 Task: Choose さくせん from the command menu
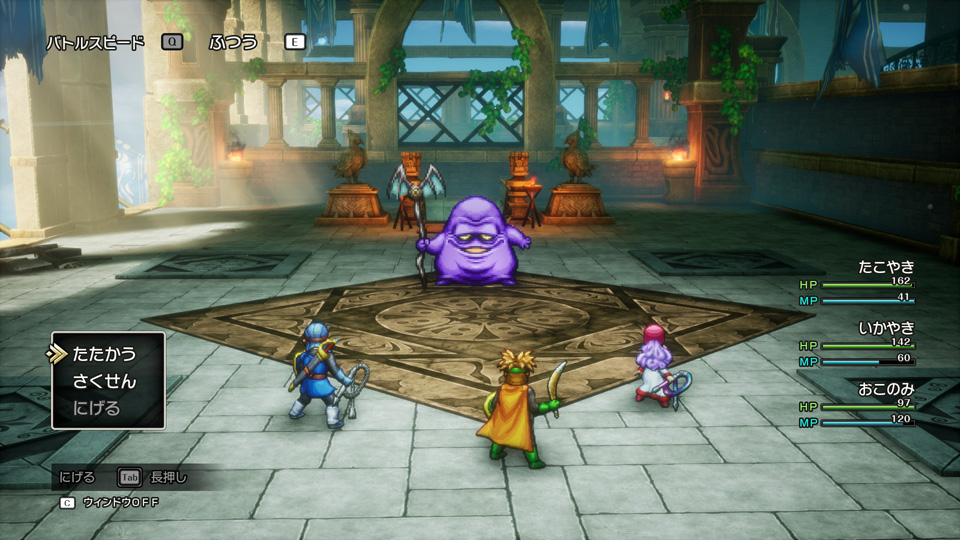coord(104,381)
